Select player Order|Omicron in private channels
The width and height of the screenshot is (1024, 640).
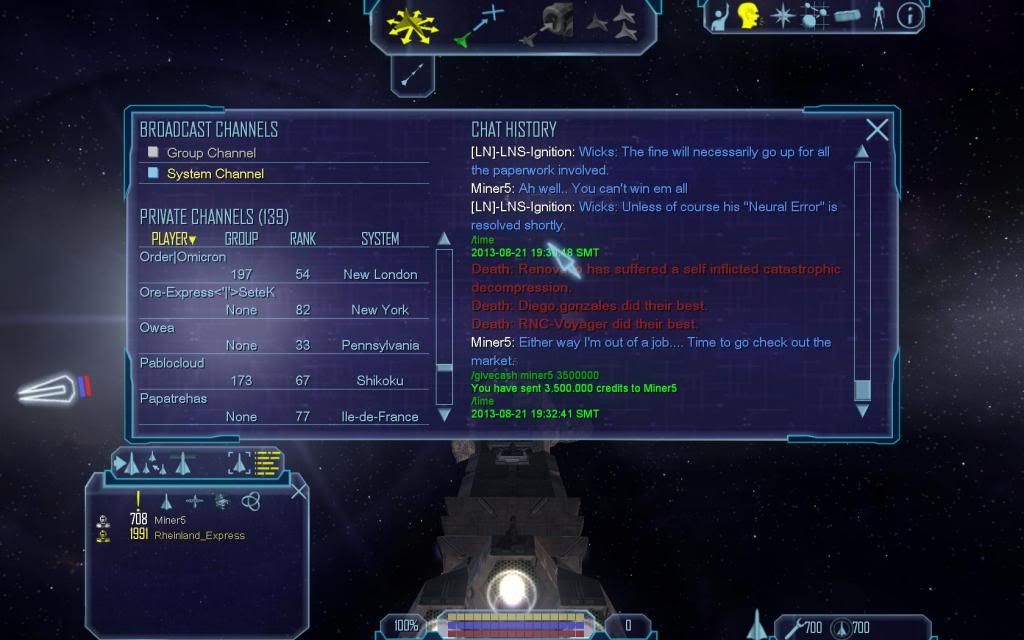click(171, 256)
